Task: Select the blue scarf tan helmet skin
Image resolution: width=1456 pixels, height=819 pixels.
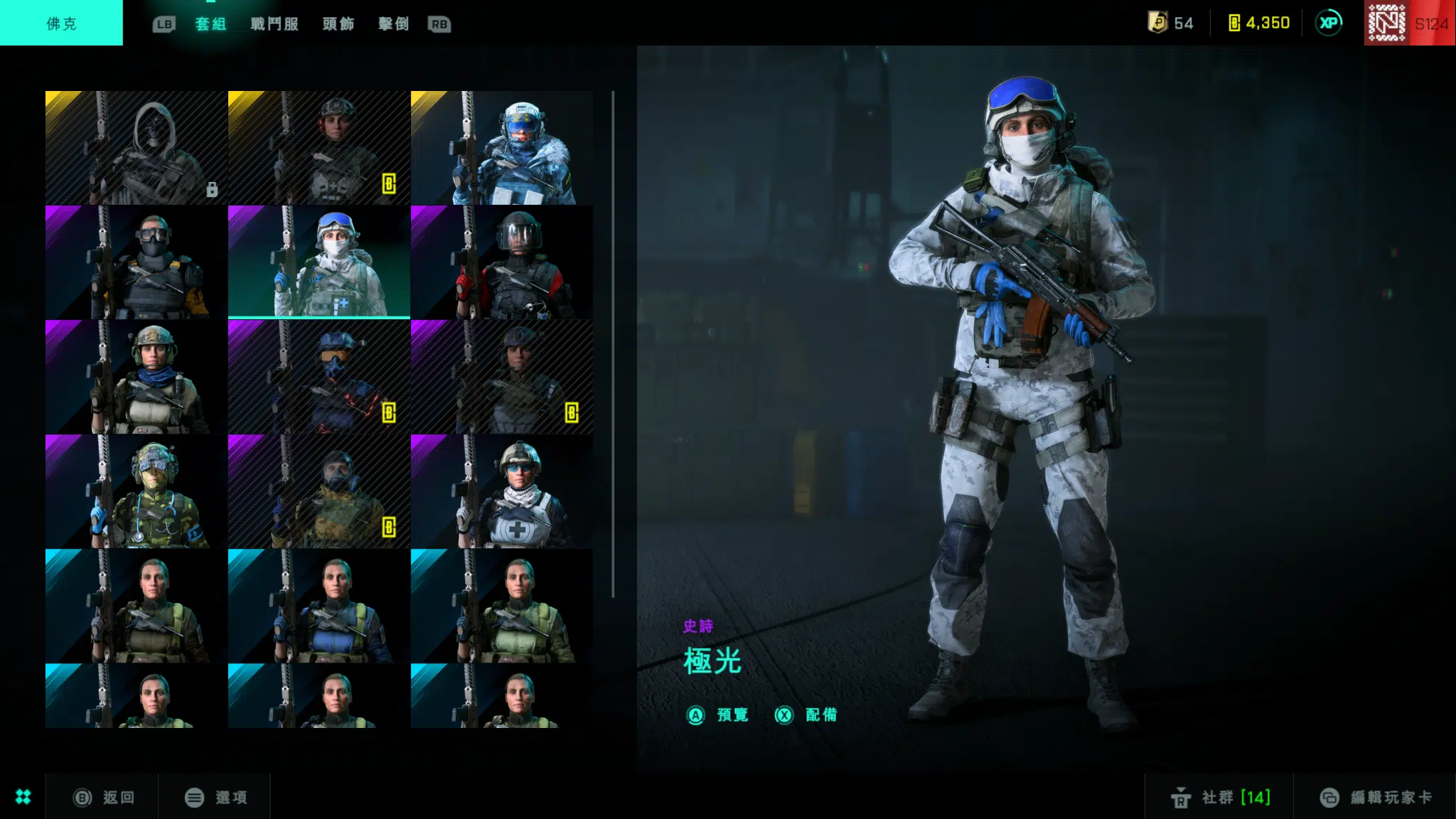Action: coord(136,377)
